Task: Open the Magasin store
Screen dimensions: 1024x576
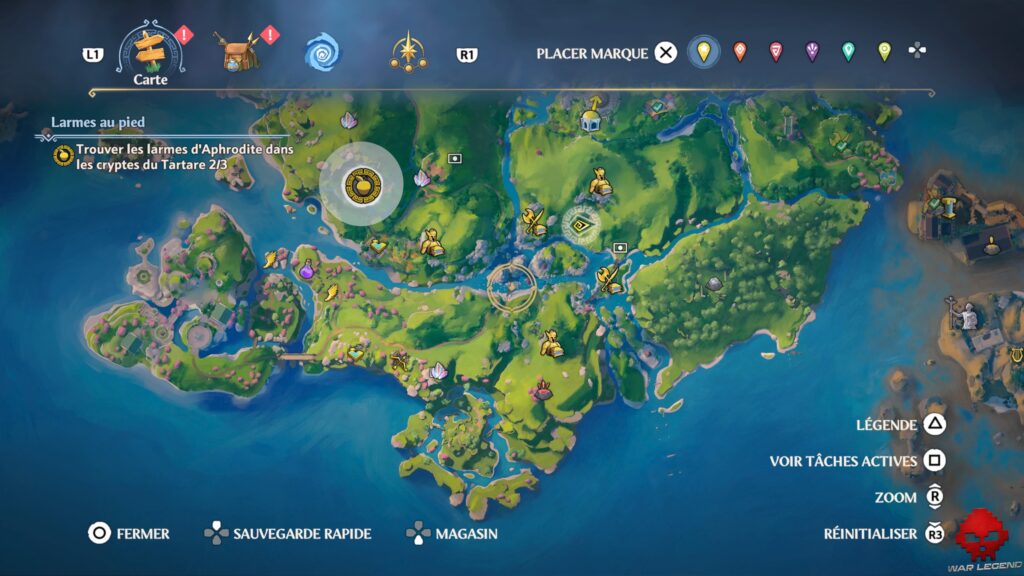Action: (452, 534)
